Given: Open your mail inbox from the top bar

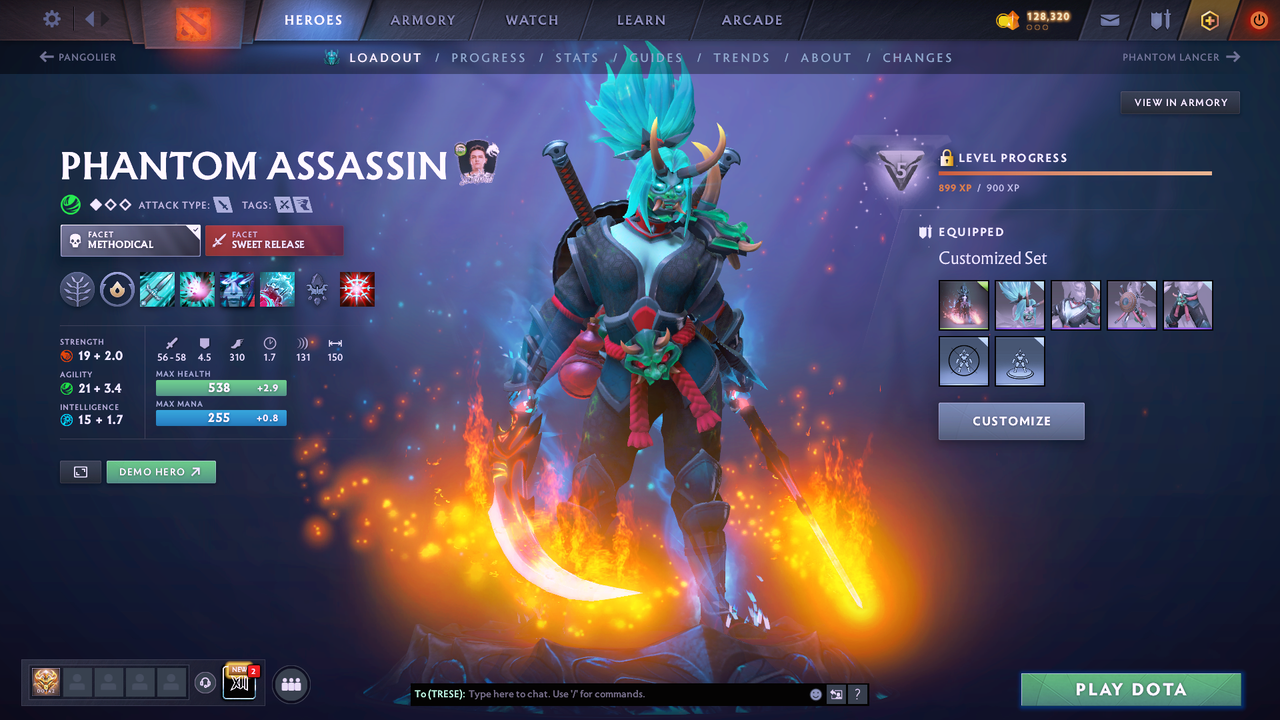Looking at the screenshot, I should (x=1108, y=19).
